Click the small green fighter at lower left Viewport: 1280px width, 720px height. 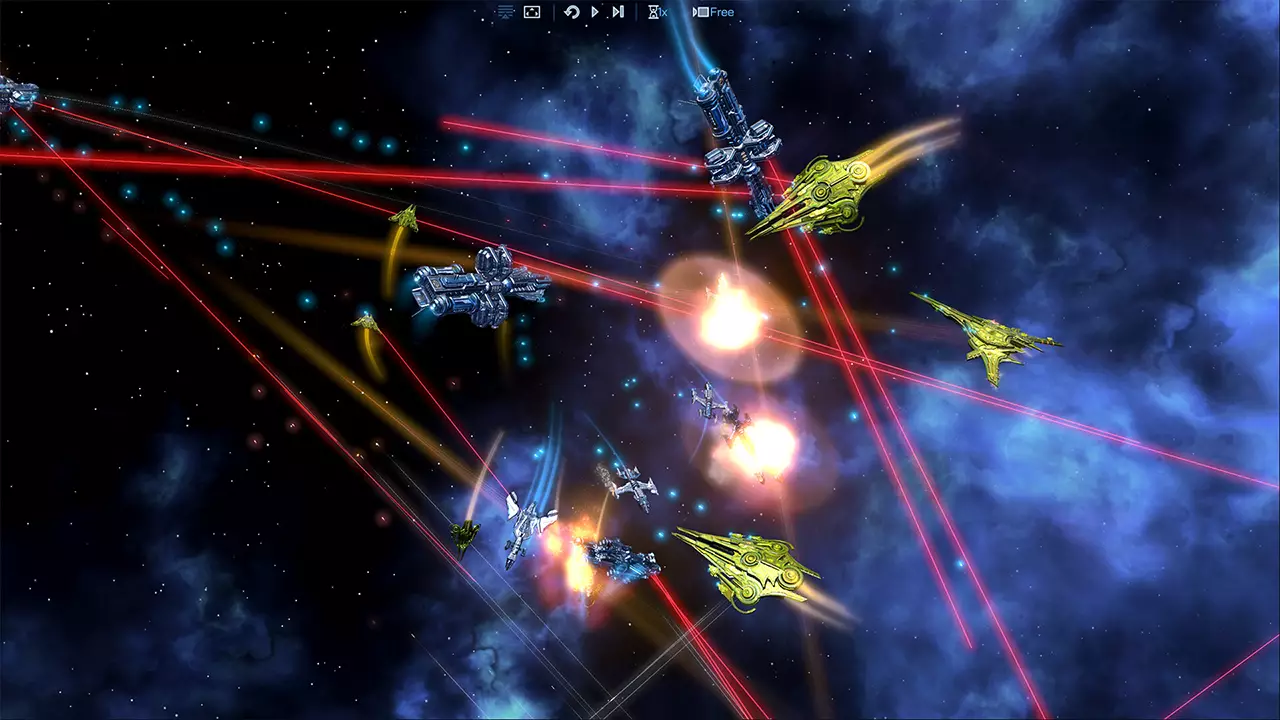(x=465, y=535)
